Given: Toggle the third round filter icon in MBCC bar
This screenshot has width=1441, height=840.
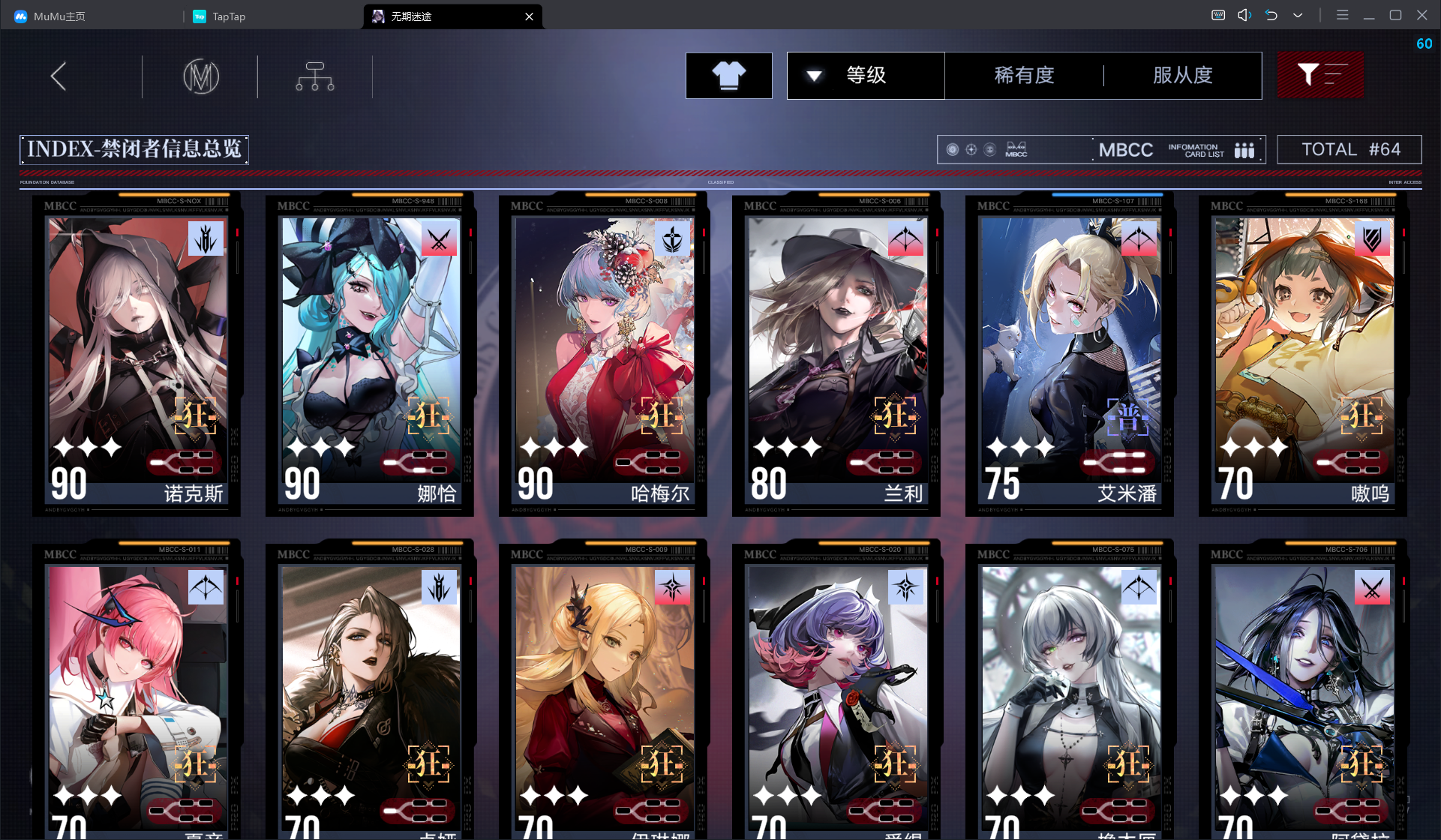Looking at the screenshot, I should (x=989, y=149).
